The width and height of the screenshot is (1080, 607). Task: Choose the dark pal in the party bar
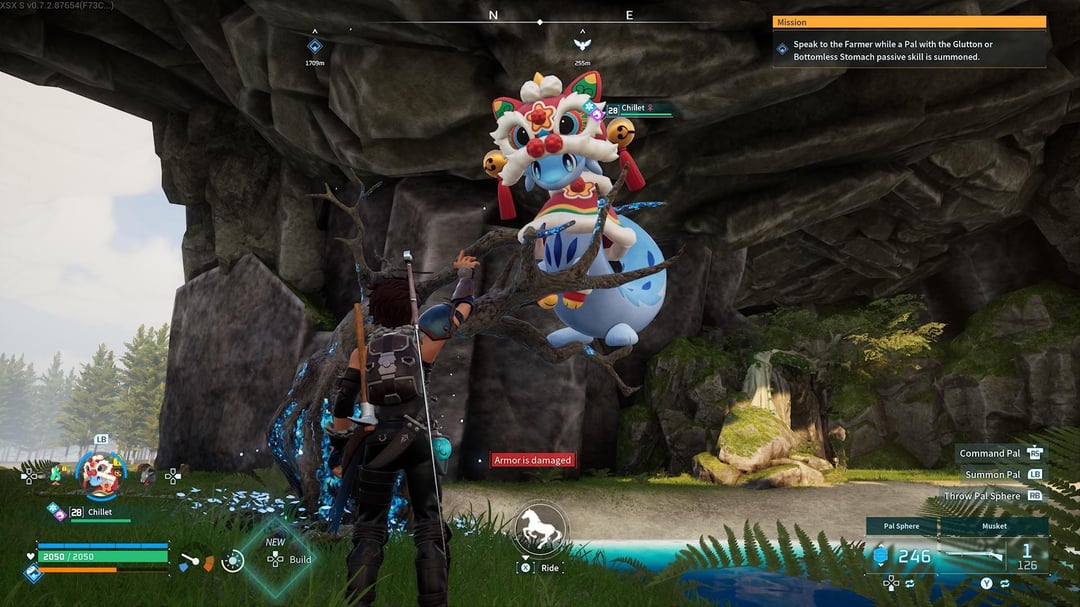147,476
